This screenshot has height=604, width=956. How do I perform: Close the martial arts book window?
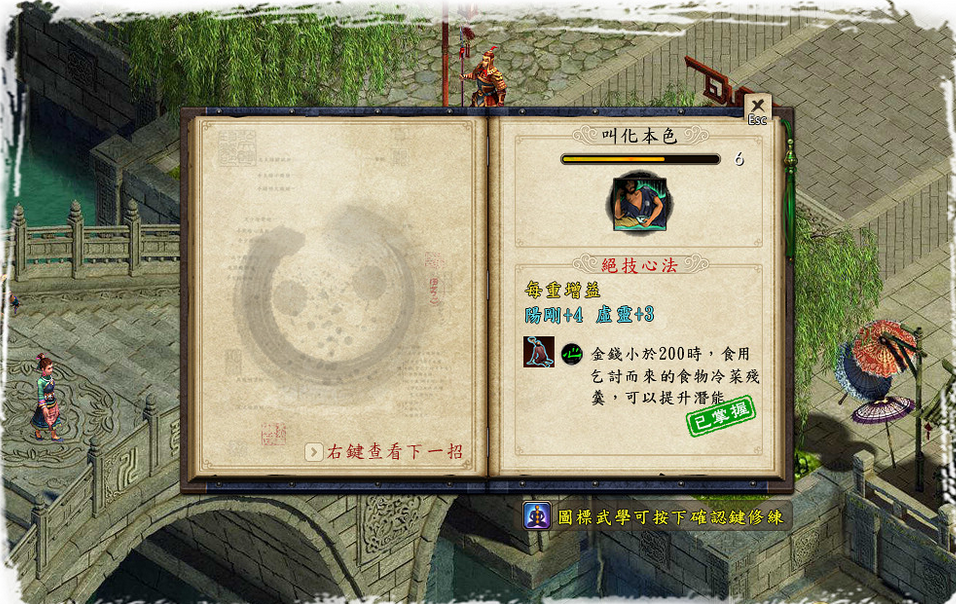[x=757, y=106]
